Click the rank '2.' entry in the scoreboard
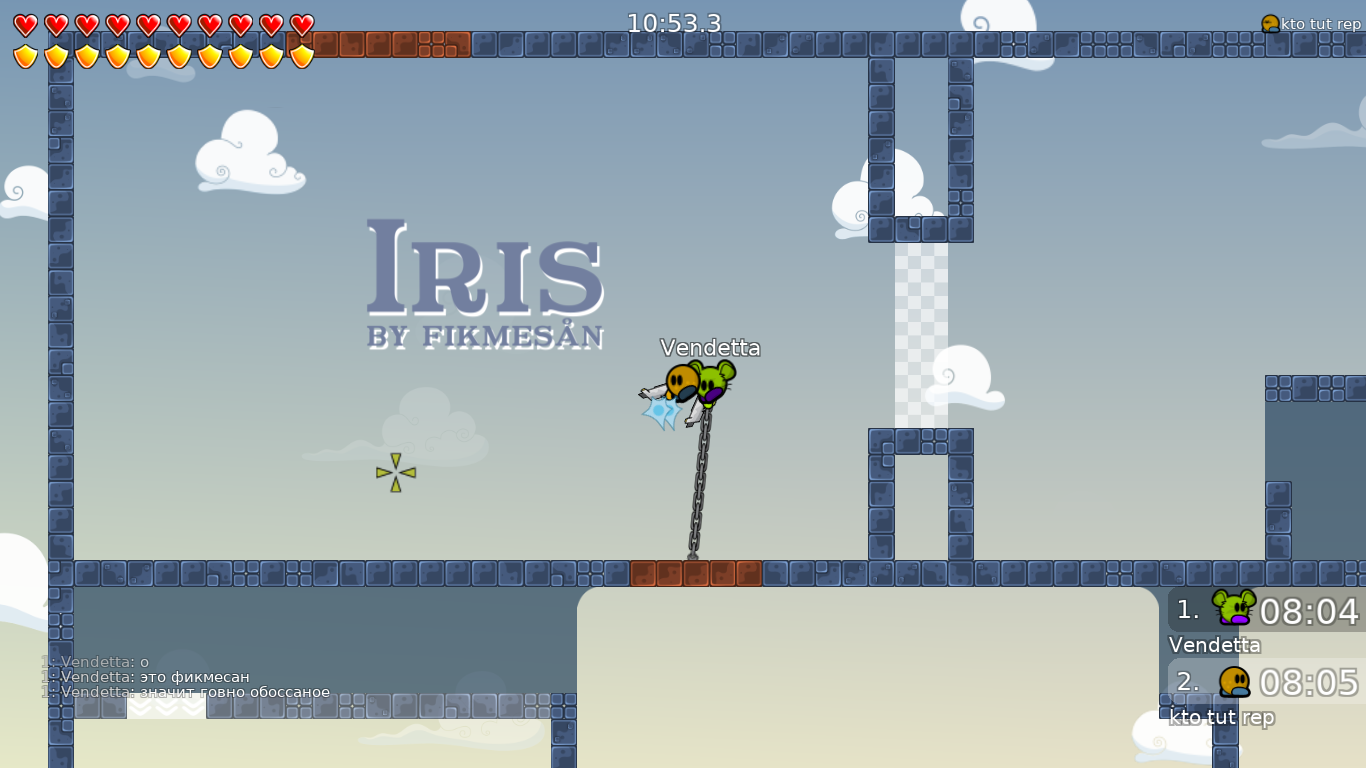The height and width of the screenshot is (768, 1366). [1186, 681]
